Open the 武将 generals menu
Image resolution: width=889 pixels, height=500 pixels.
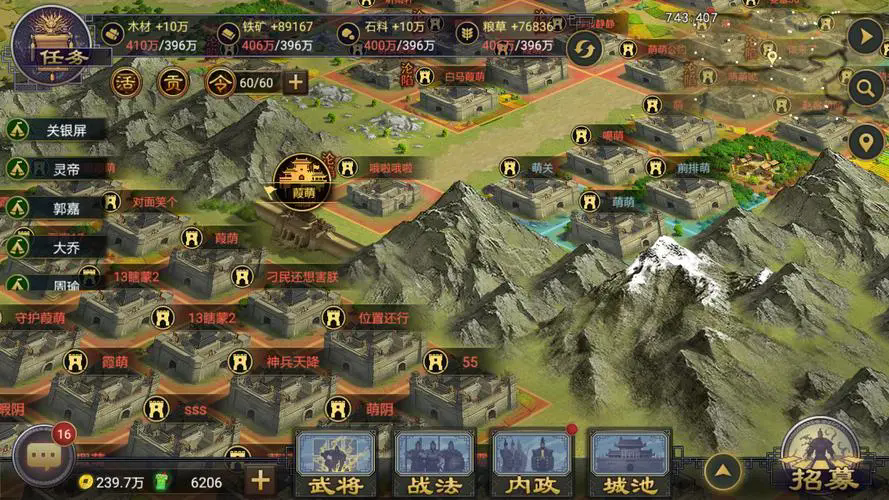pyautogui.click(x=336, y=465)
